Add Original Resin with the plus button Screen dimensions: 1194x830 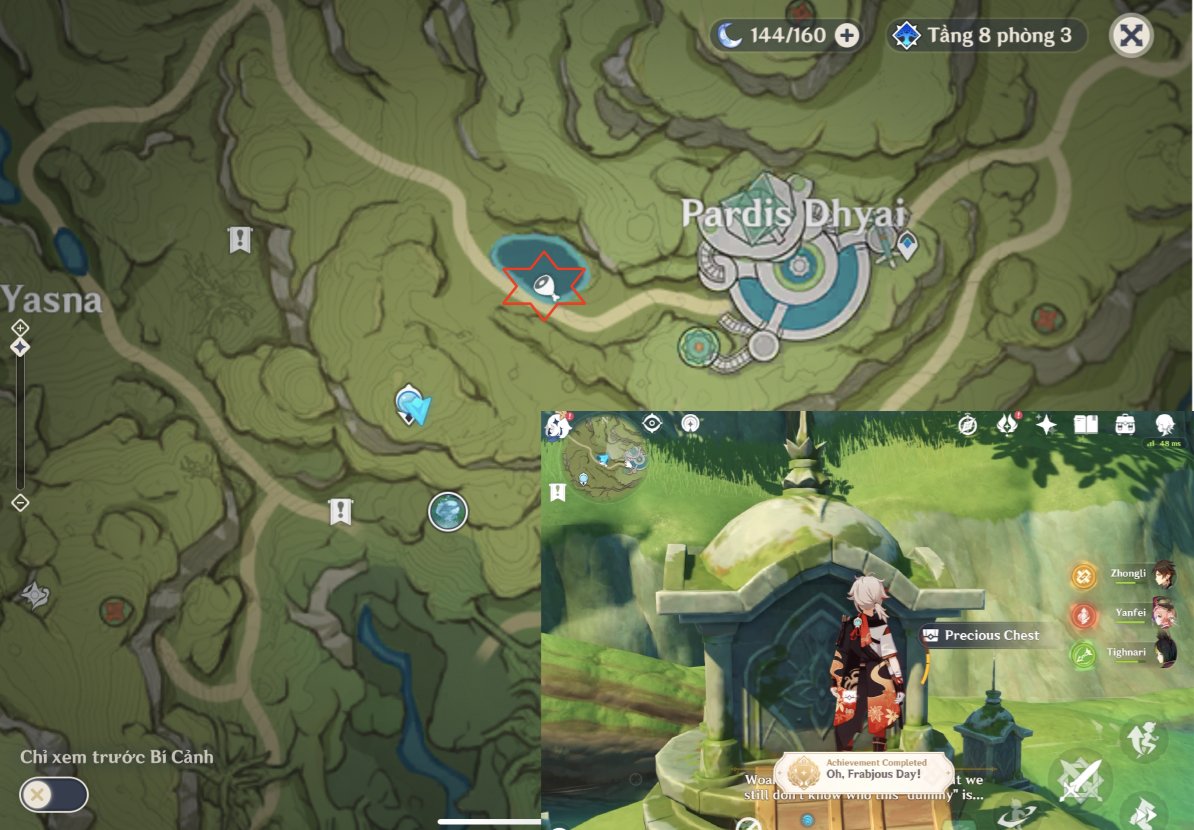(847, 37)
